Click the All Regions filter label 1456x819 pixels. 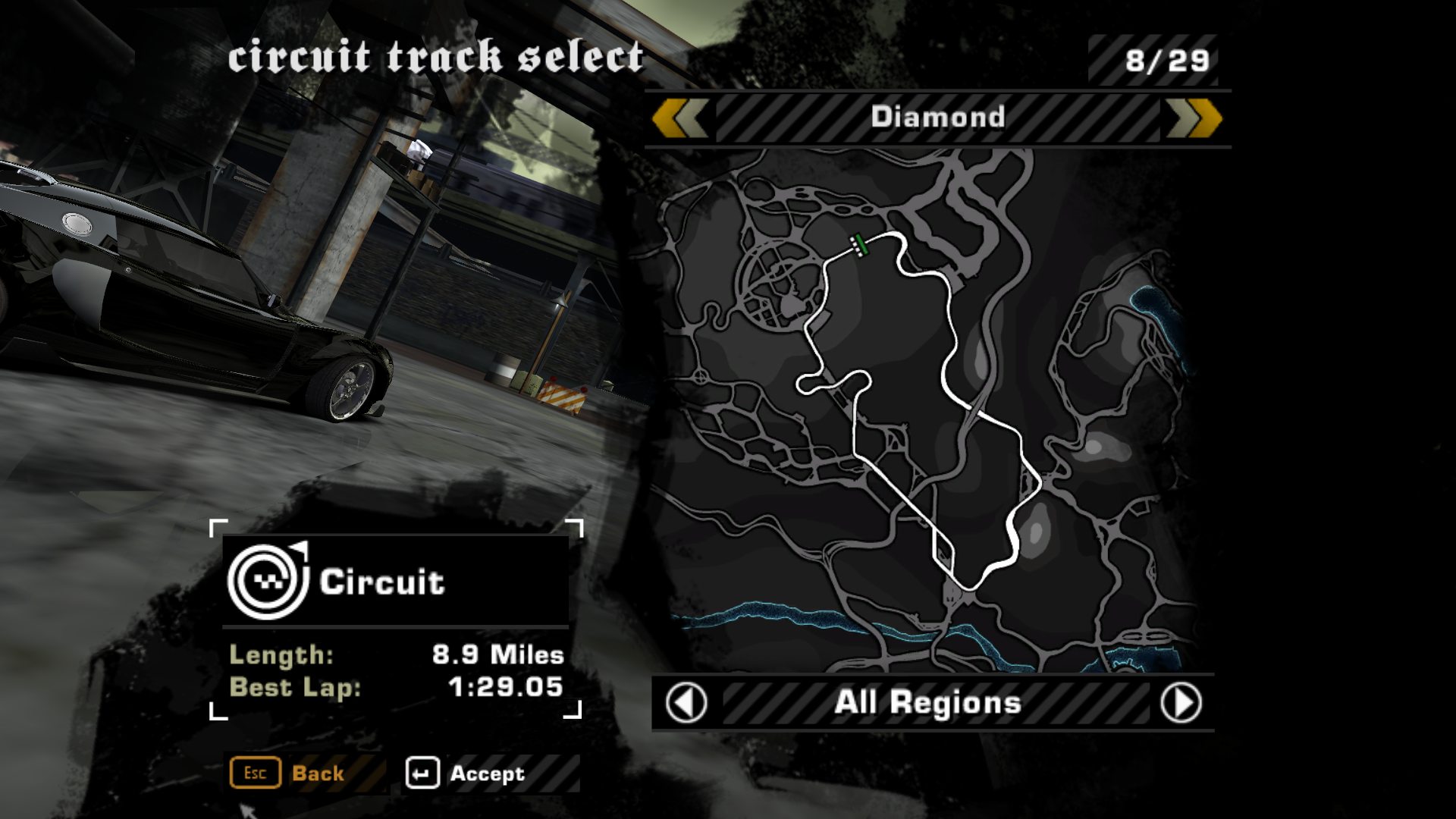(927, 703)
